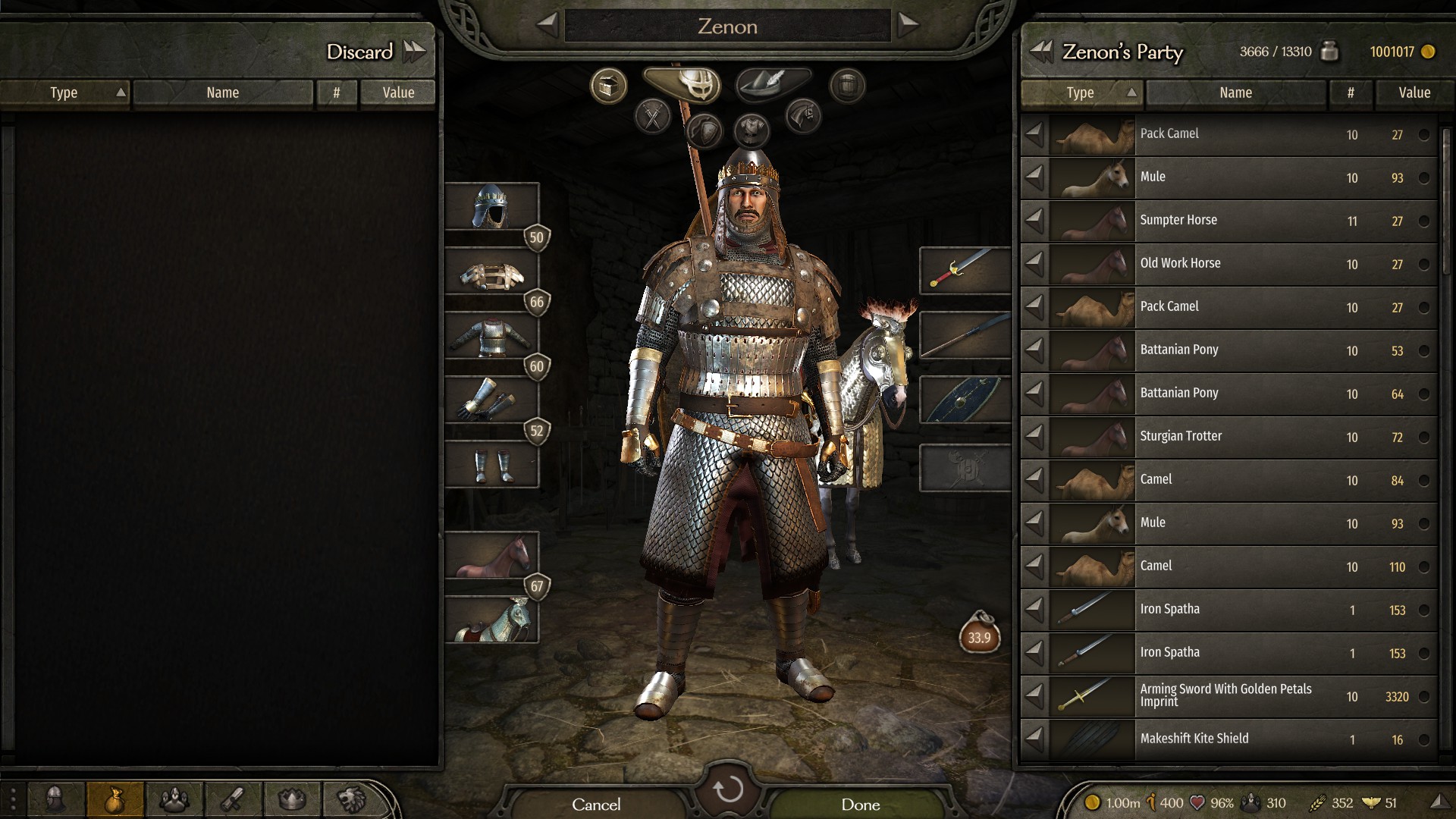Choose the Sturgian Trotter row
The image size is (1456, 819).
pos(1228,436)
